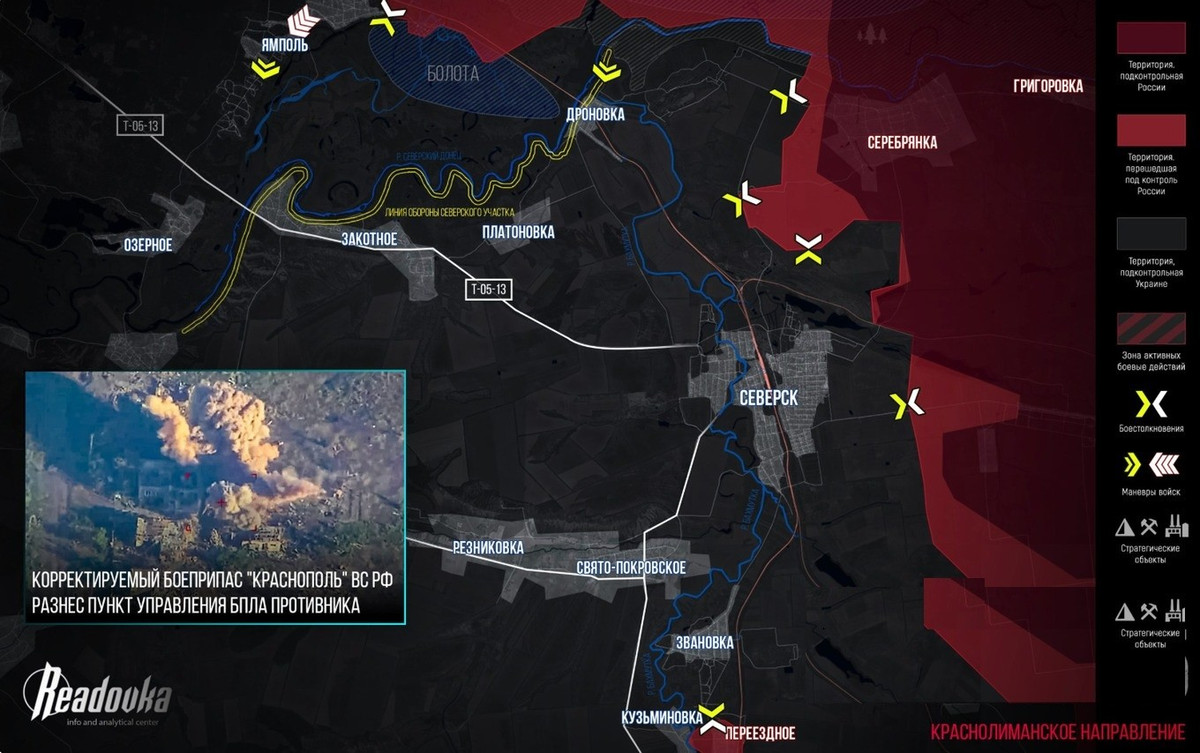Select the dark red Russia-controlled territory legend swatch
Viewport: 1200px width, 753px height.
pos(1149,36)
